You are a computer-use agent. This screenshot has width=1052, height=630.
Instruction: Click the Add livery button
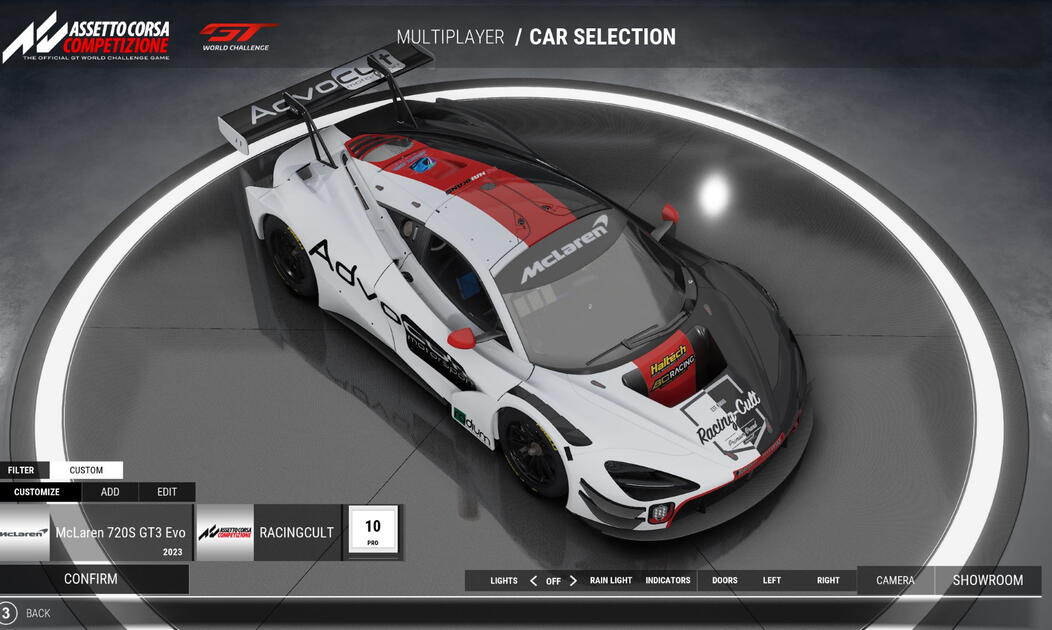point(110,492)
